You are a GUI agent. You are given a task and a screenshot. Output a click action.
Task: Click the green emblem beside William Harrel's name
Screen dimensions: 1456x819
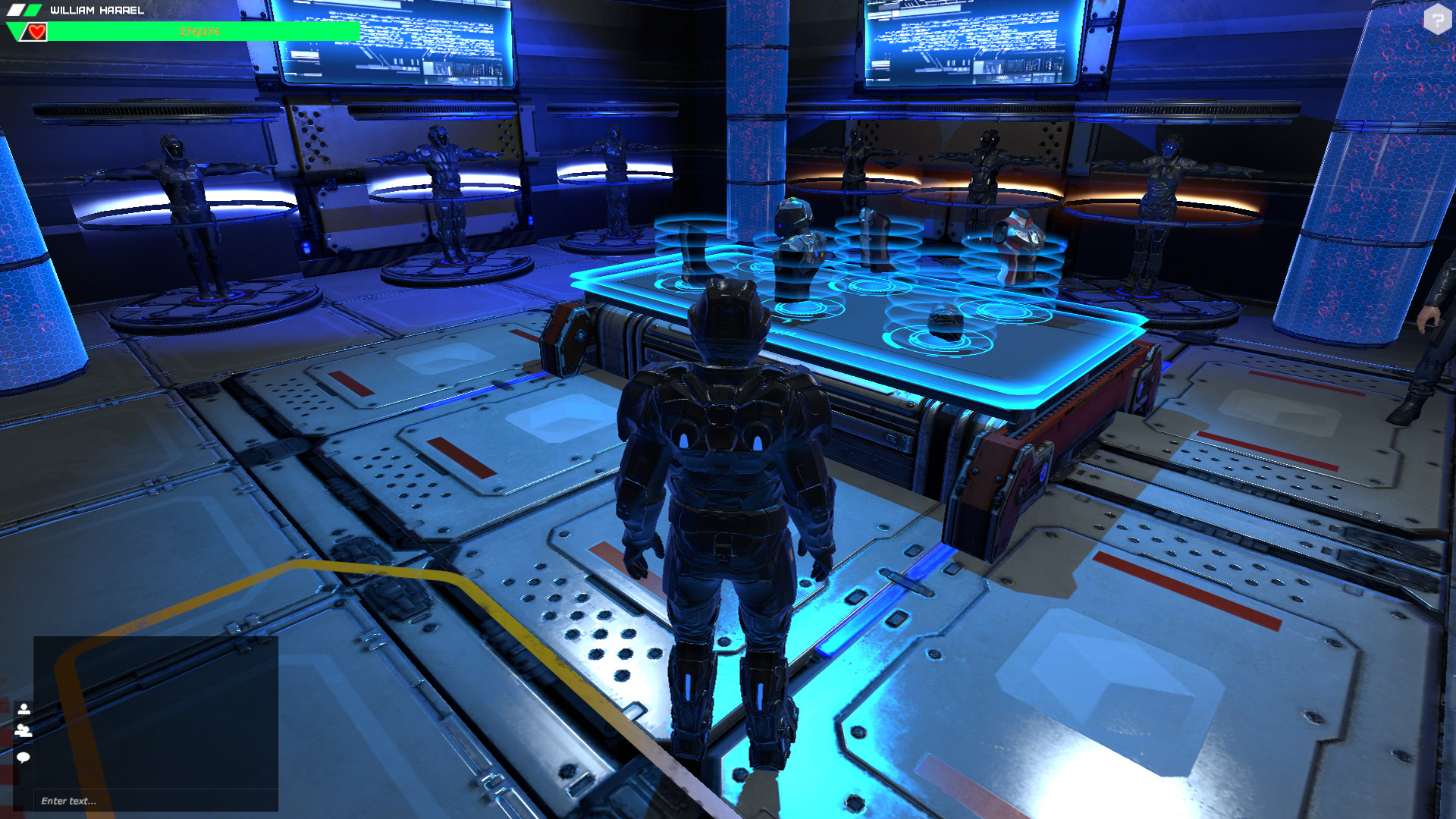click(31, 10)
